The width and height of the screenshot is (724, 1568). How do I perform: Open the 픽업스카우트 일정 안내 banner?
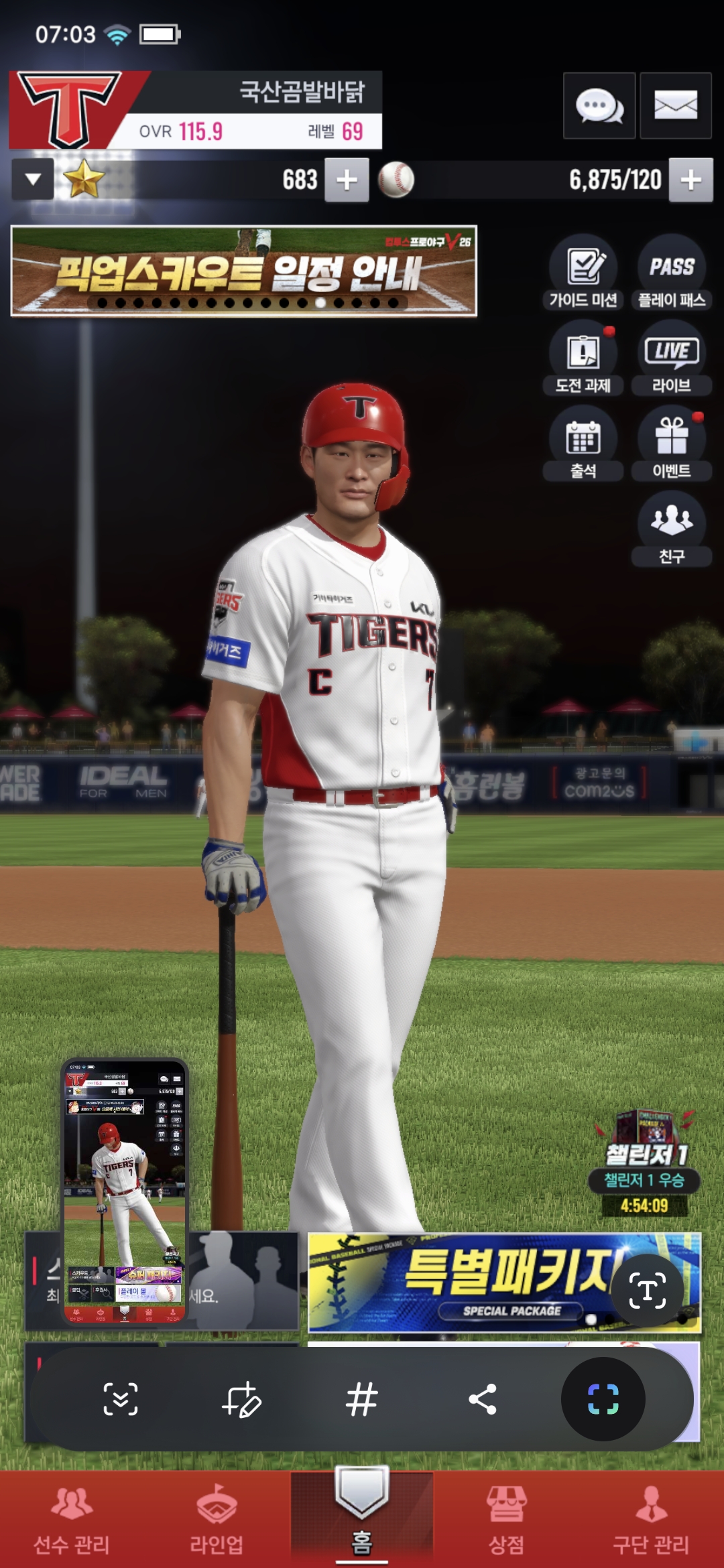[243, 271]
